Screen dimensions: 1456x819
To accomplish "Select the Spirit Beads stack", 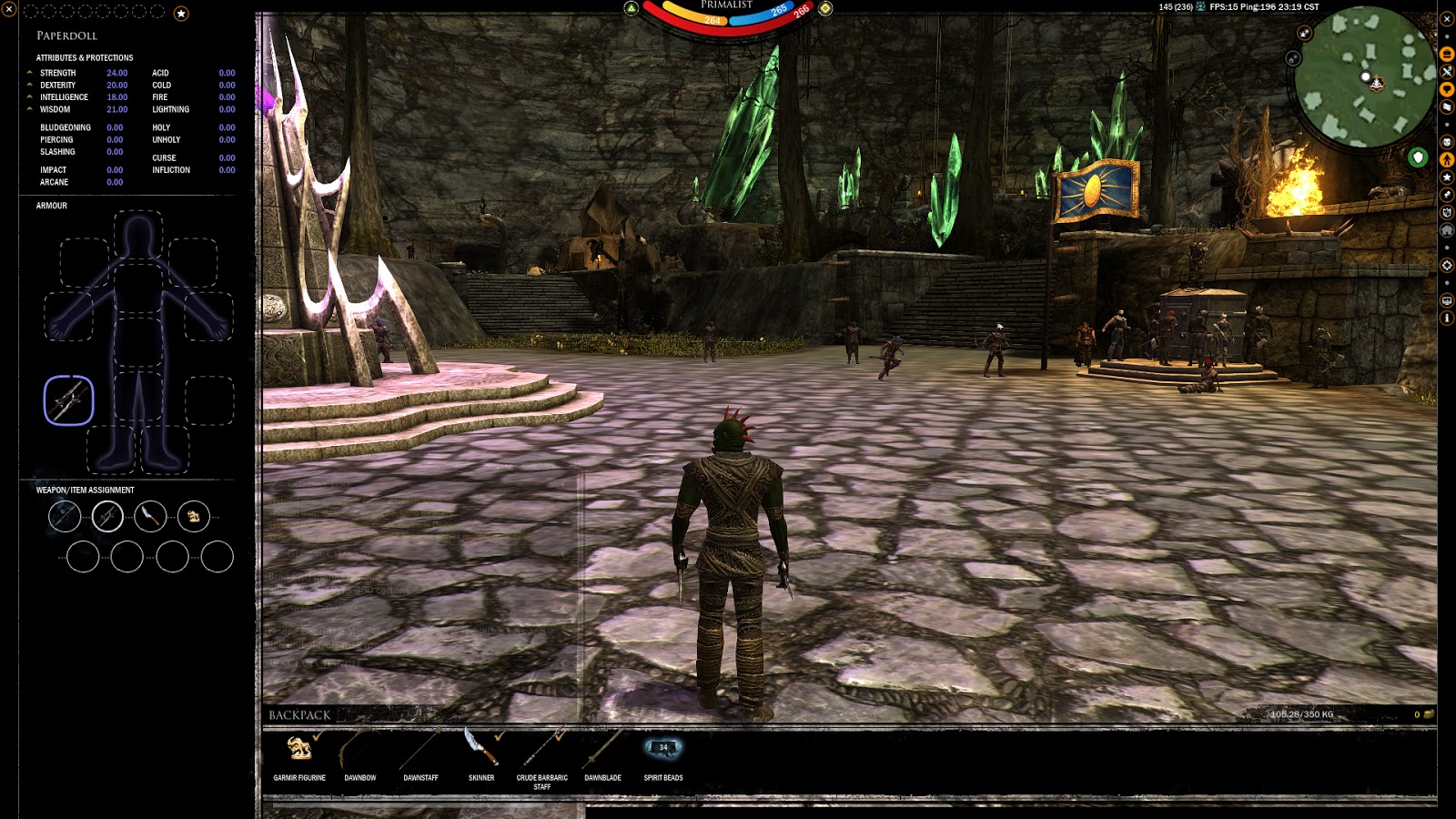I will click(662, 749).
